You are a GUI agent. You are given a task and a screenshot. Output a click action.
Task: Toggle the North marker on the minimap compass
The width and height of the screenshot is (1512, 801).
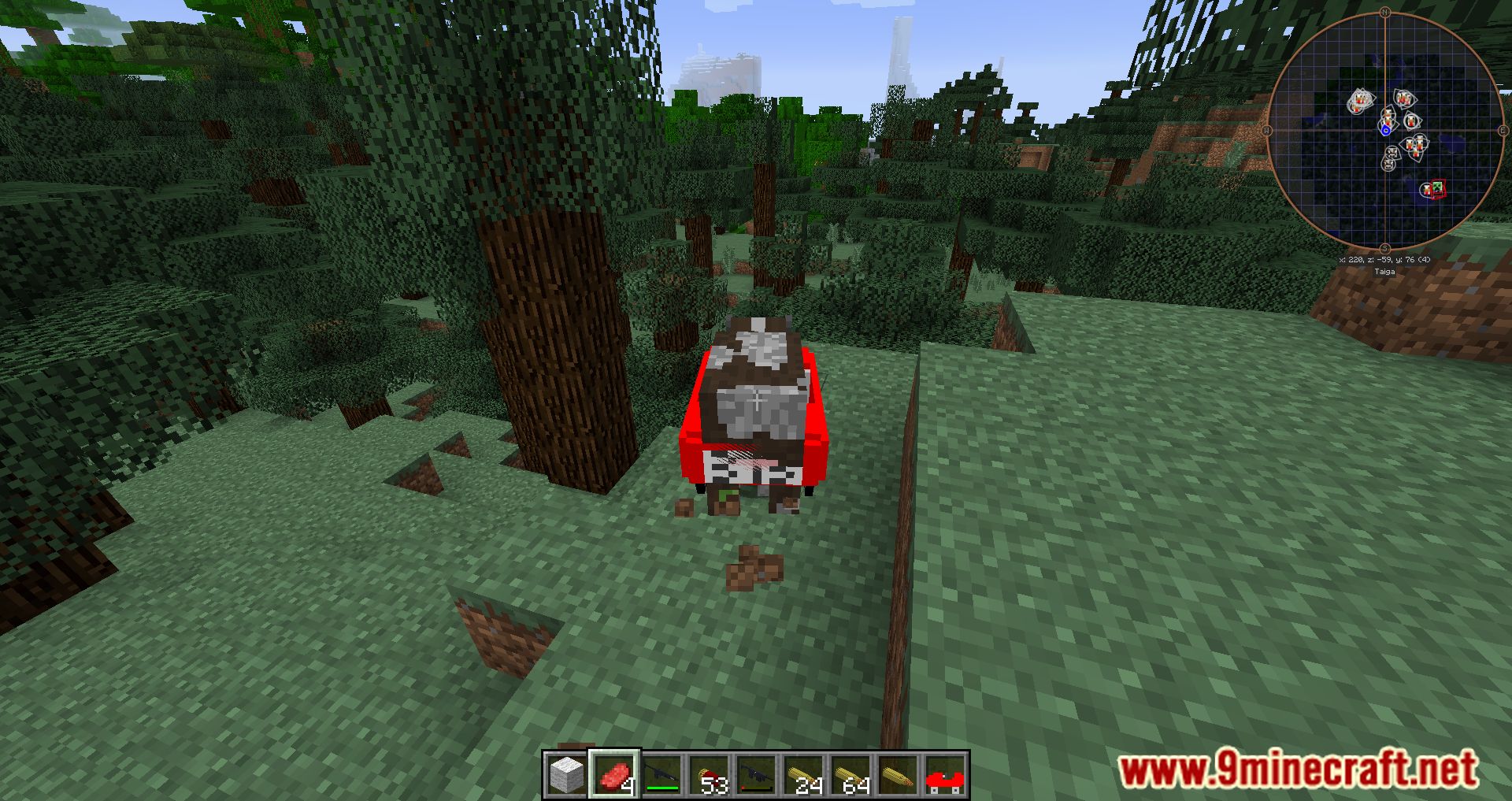pos(1384,13)
